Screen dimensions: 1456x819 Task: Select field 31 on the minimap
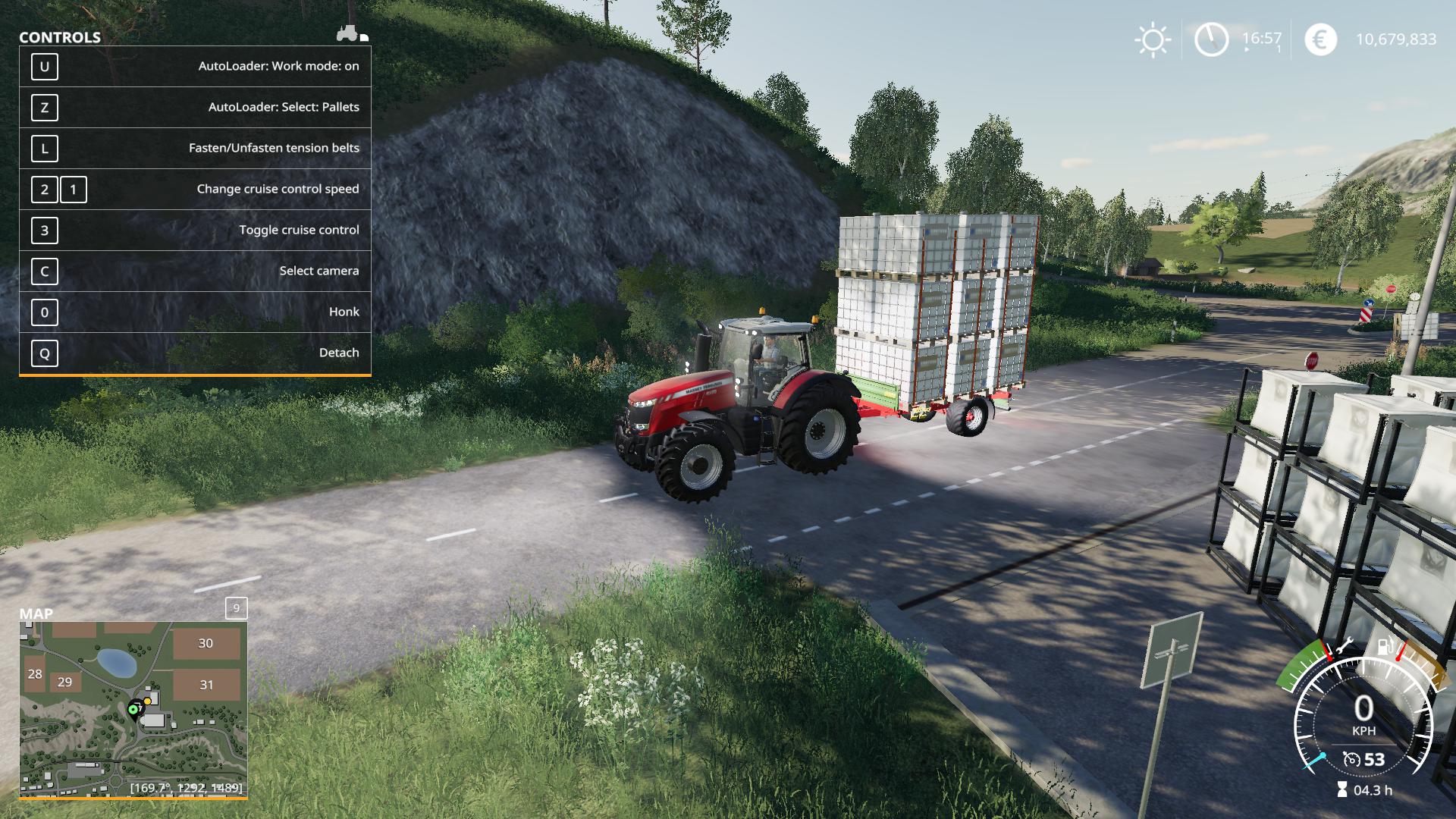(206, 685)
